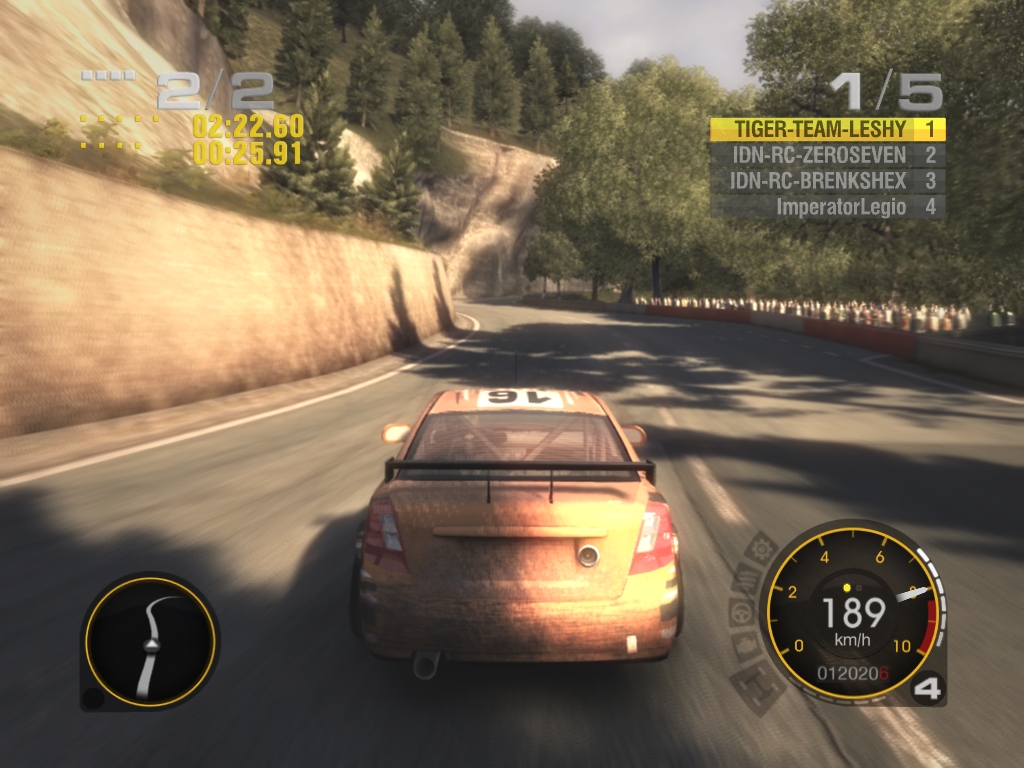Image resolution: width=1024 pixels, height=768 pixels.
Task: Click the circular track minimap
Action: pos(150,641)
